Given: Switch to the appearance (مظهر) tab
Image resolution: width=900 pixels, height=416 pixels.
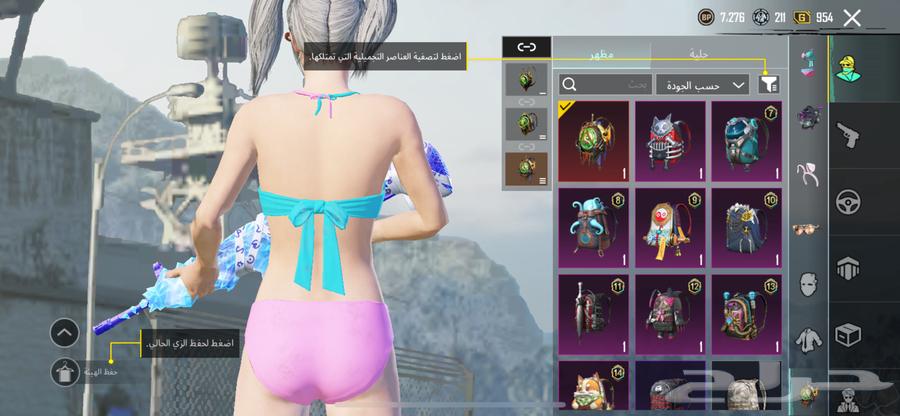Looking at the screenshot, I should click(602, 52).
